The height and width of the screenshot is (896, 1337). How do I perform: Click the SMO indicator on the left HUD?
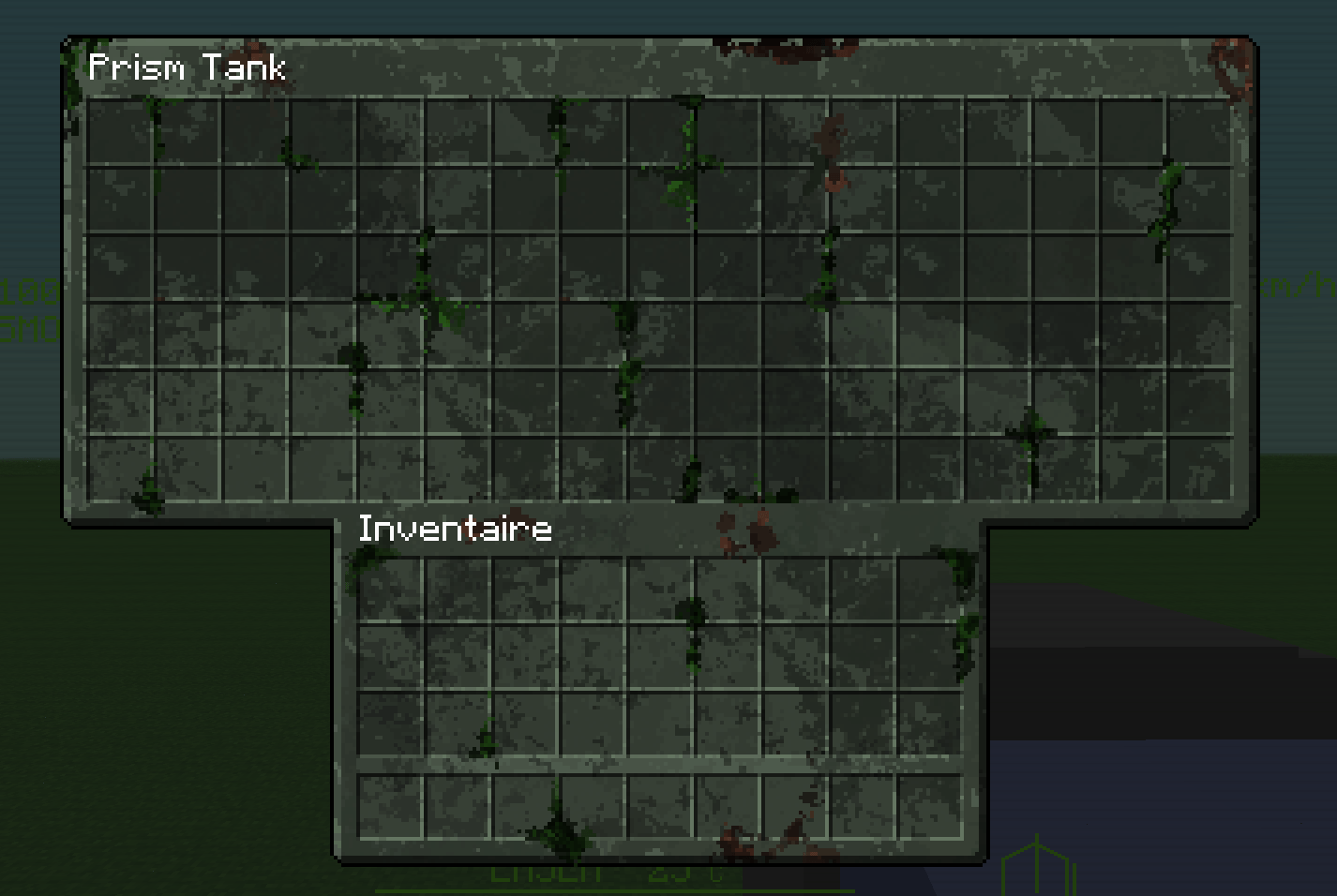[28, 328]
